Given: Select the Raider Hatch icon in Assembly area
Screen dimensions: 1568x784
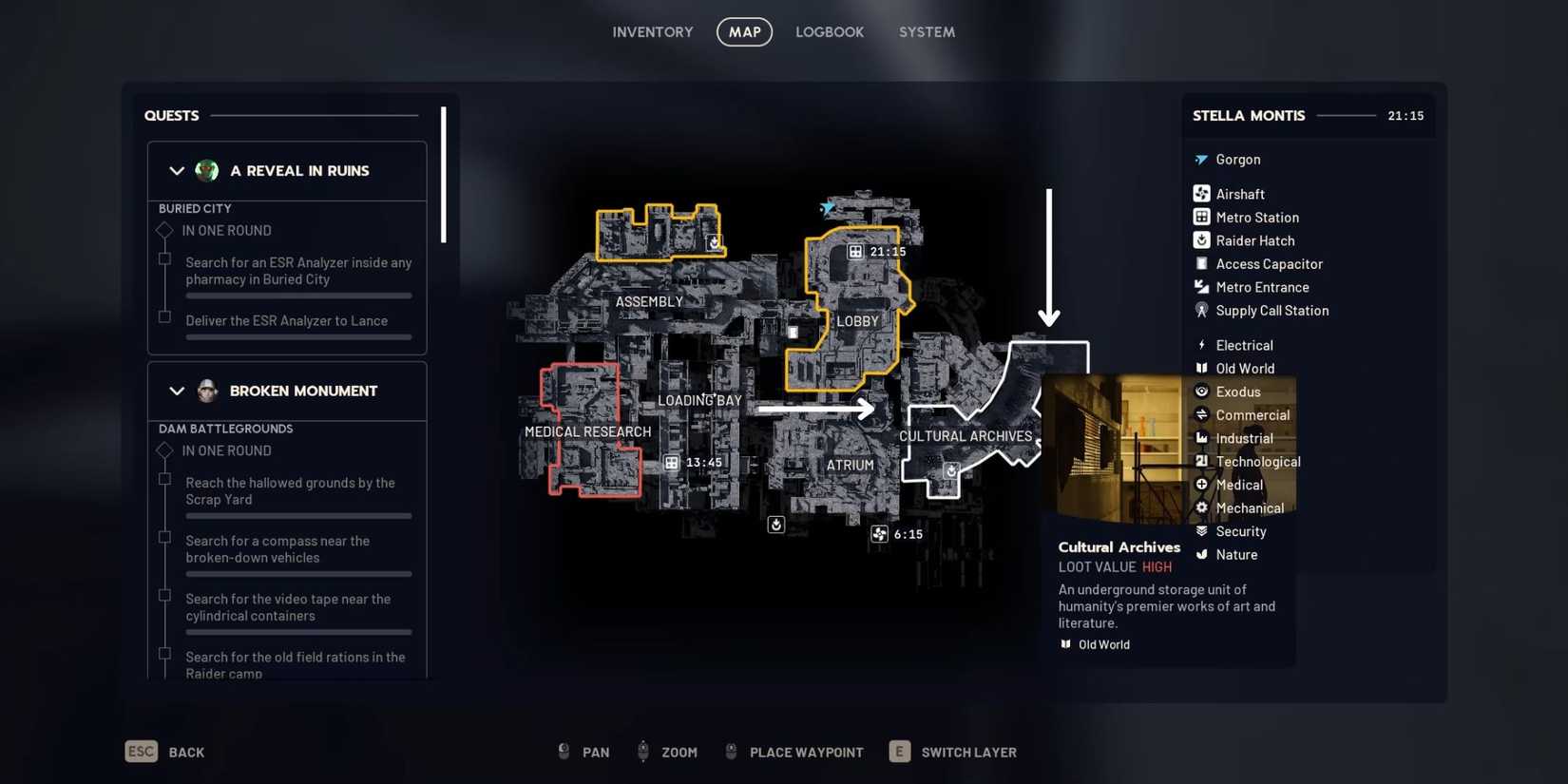Looking at the screenshot, I should pyautogui.click(x=713, y=242).
